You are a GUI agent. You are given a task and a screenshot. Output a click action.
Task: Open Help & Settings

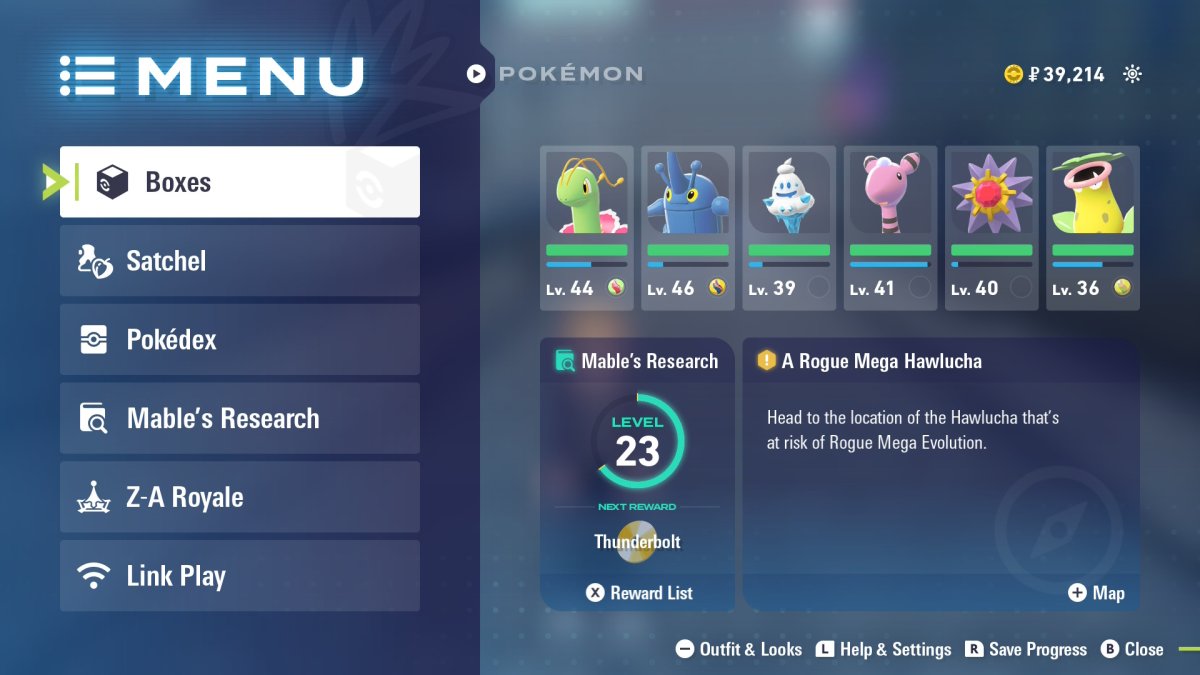coord(884,649)
